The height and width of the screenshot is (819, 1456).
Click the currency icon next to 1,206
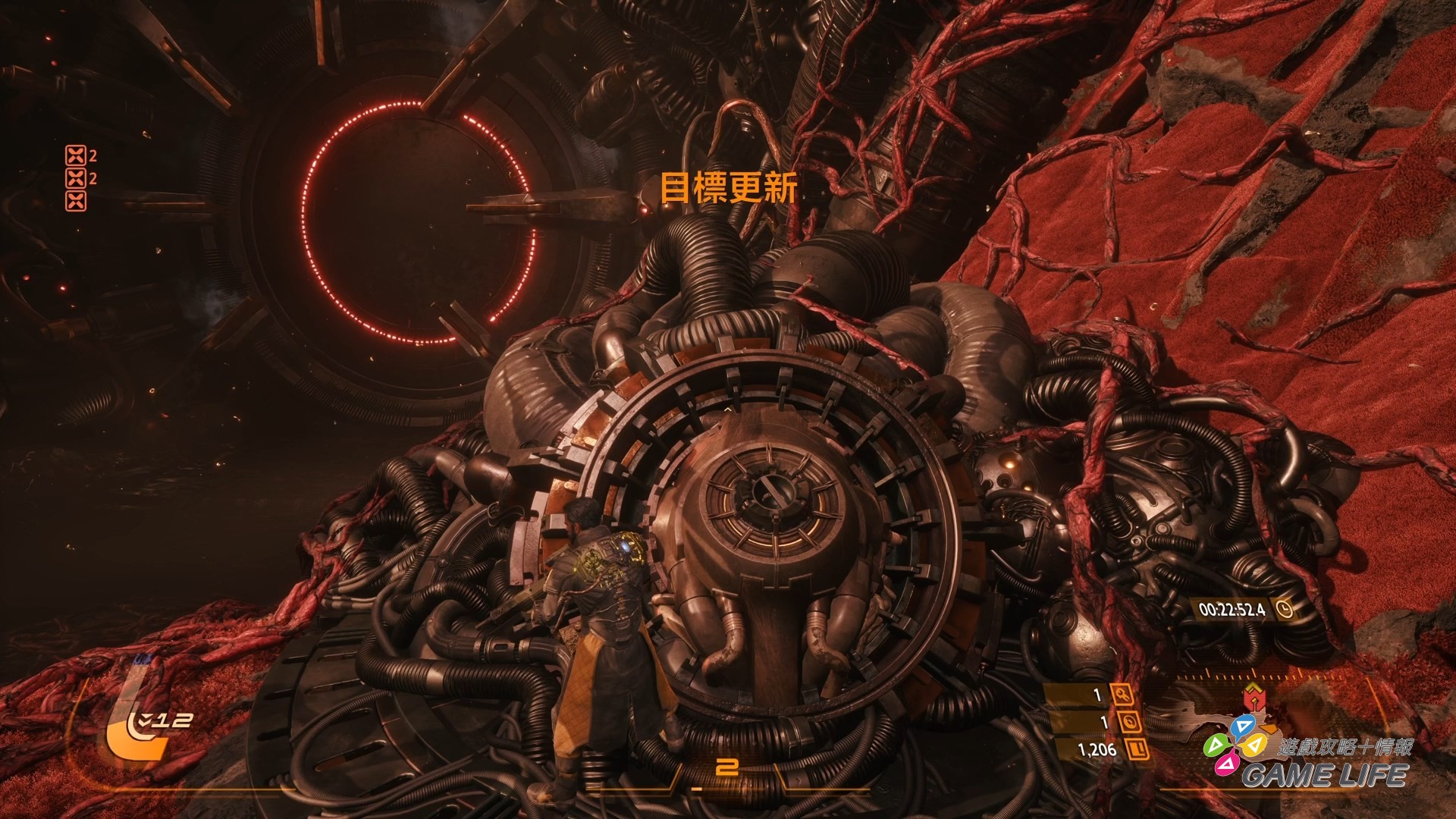pos(1137,748)
